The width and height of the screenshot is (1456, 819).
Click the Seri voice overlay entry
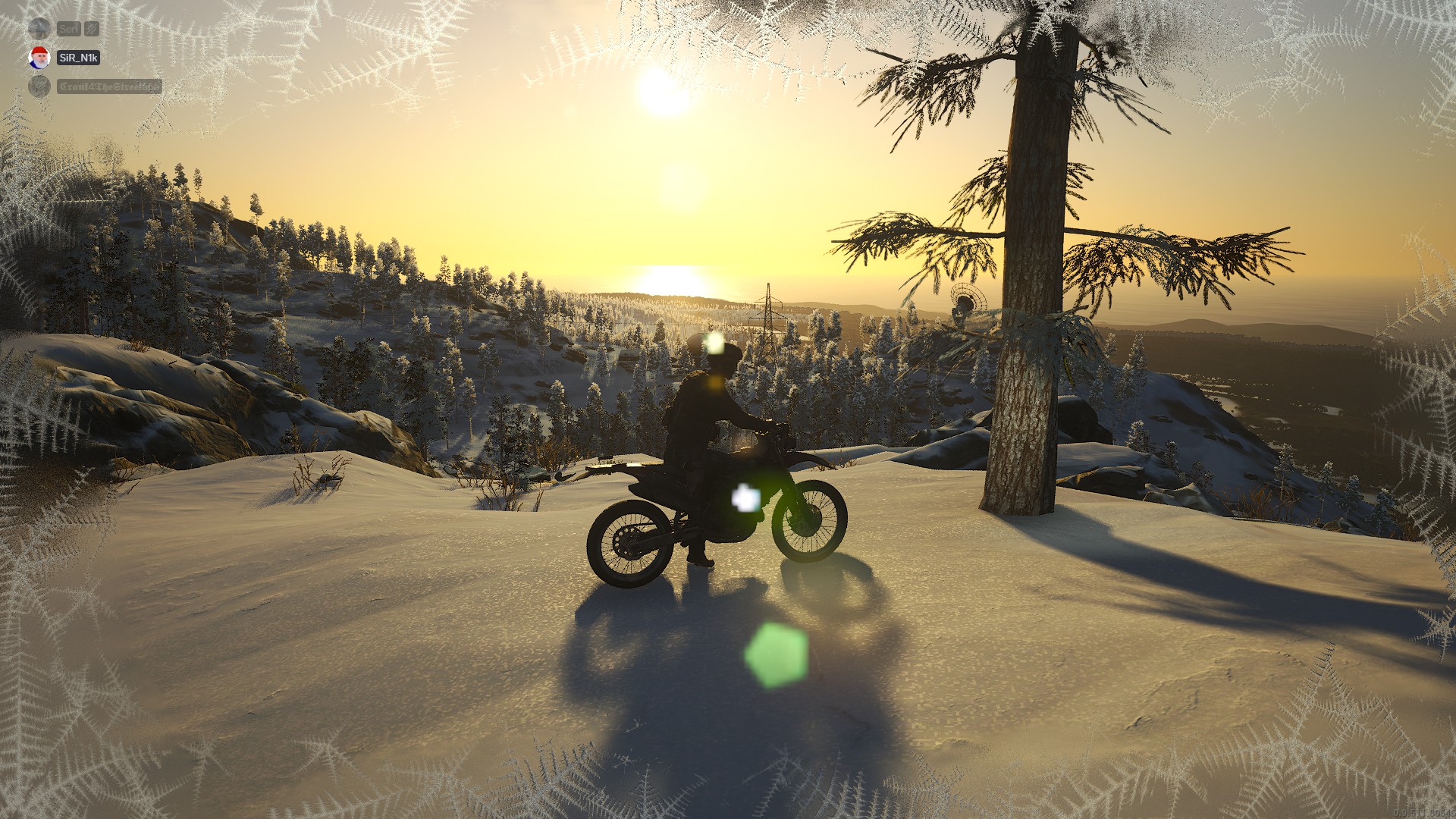[68, 29]
